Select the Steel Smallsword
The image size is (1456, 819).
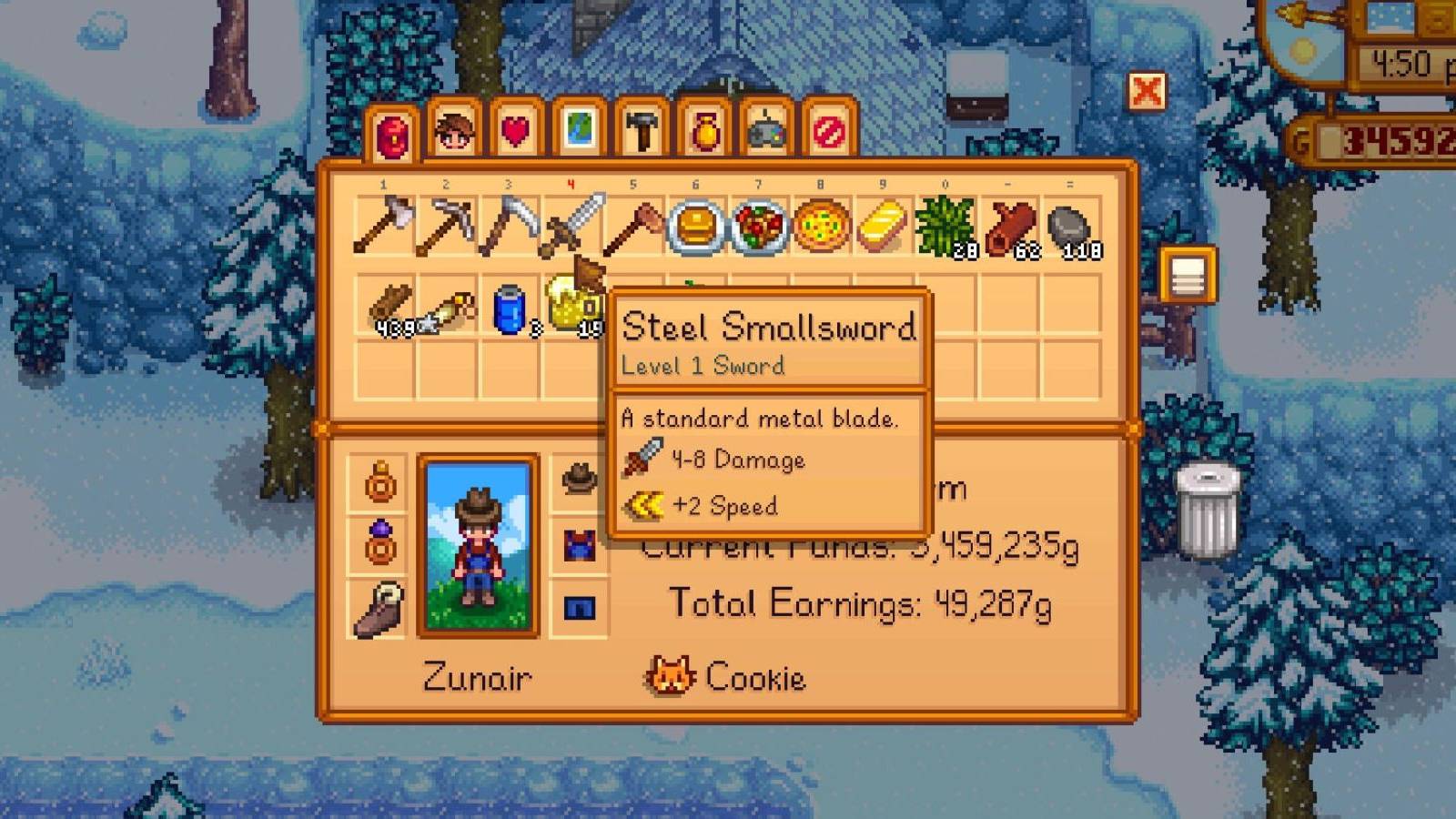pyautogui.click(x=575, y=223)
